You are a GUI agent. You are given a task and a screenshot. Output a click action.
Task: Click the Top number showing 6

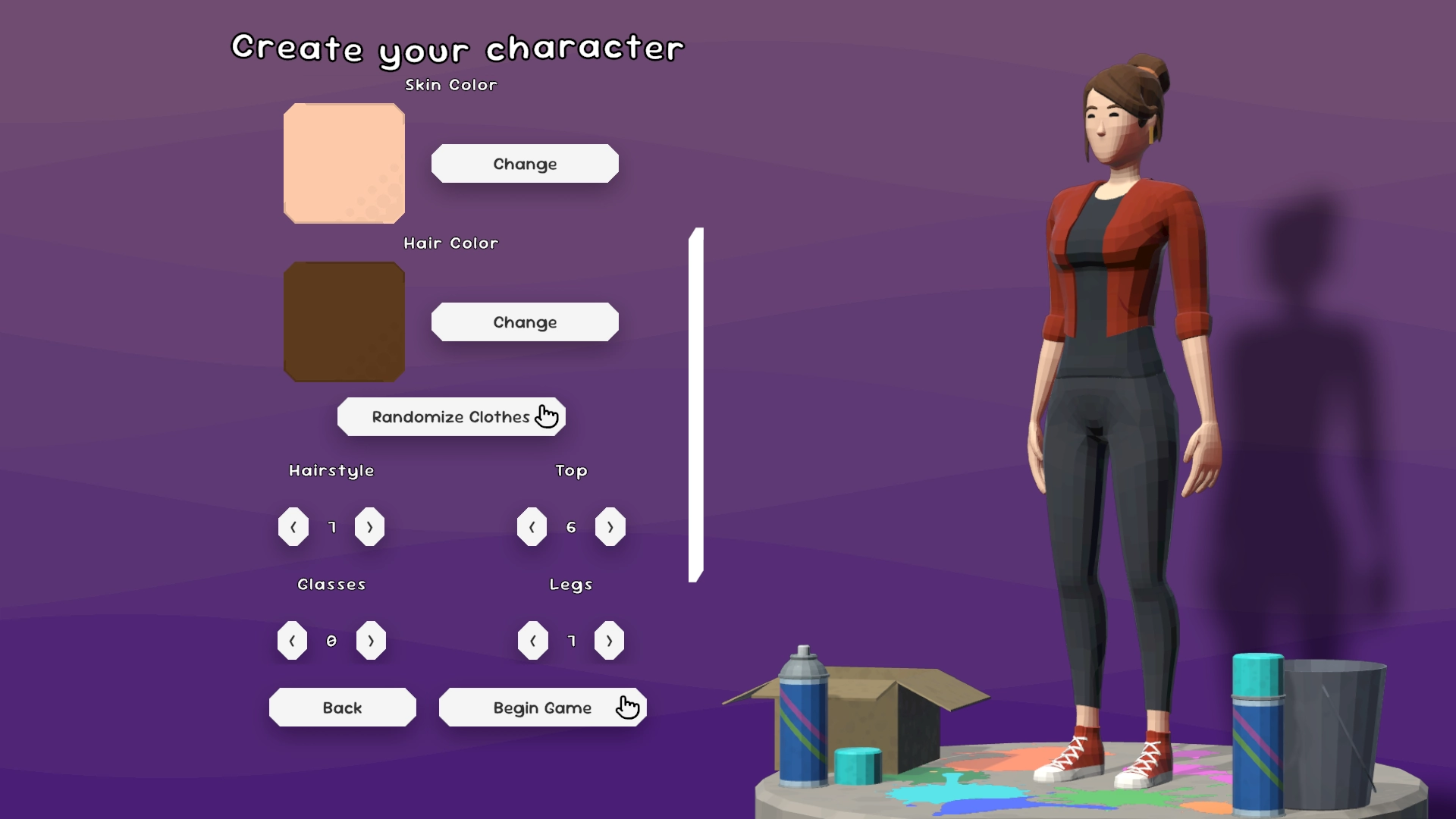[571, 527]
